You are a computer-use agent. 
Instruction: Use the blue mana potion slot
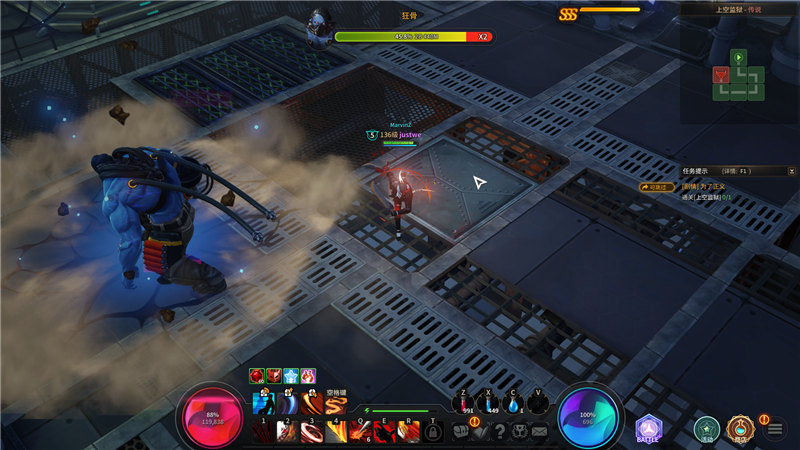pyautogui.click(x=490, y=402)
